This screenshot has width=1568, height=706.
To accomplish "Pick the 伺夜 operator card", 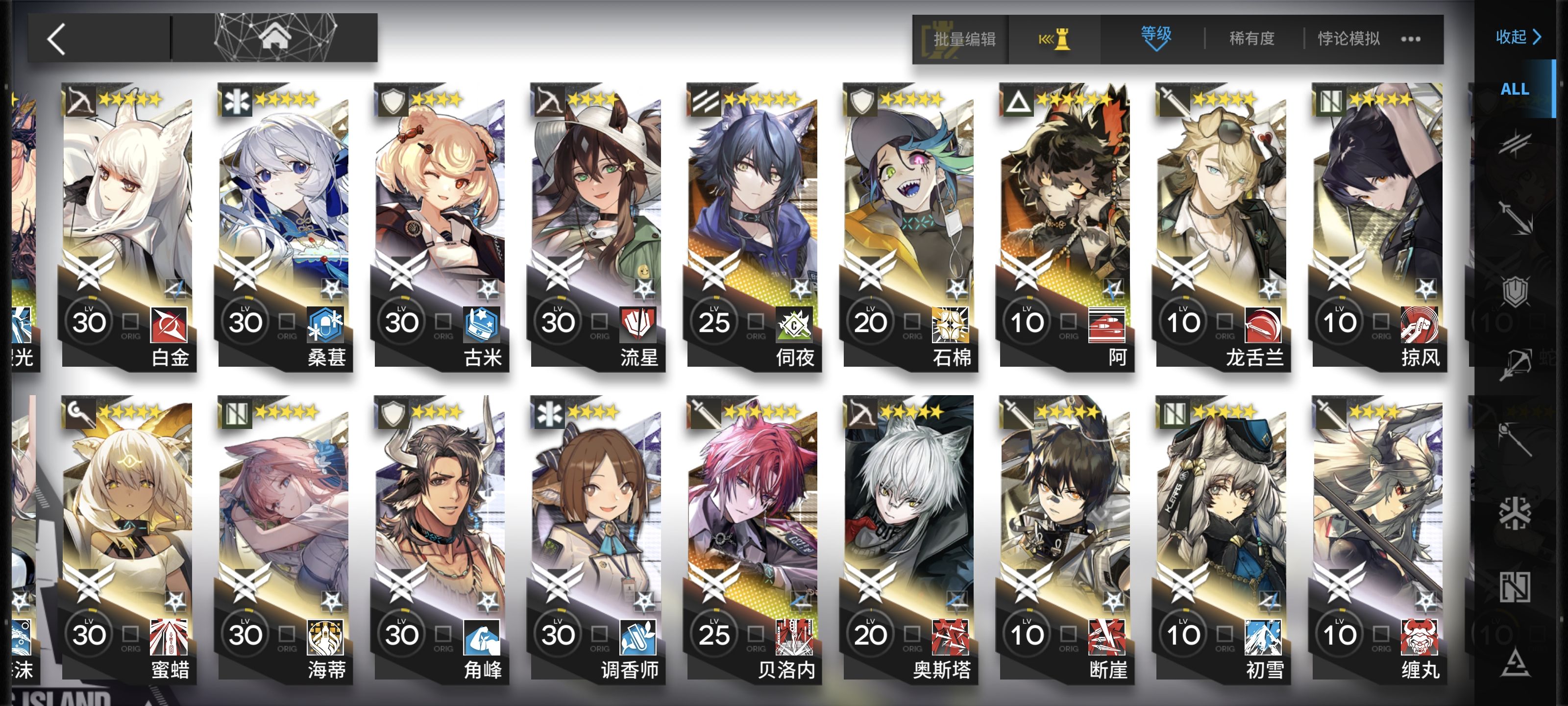I will pyautogui.click(x=754, y=226).
